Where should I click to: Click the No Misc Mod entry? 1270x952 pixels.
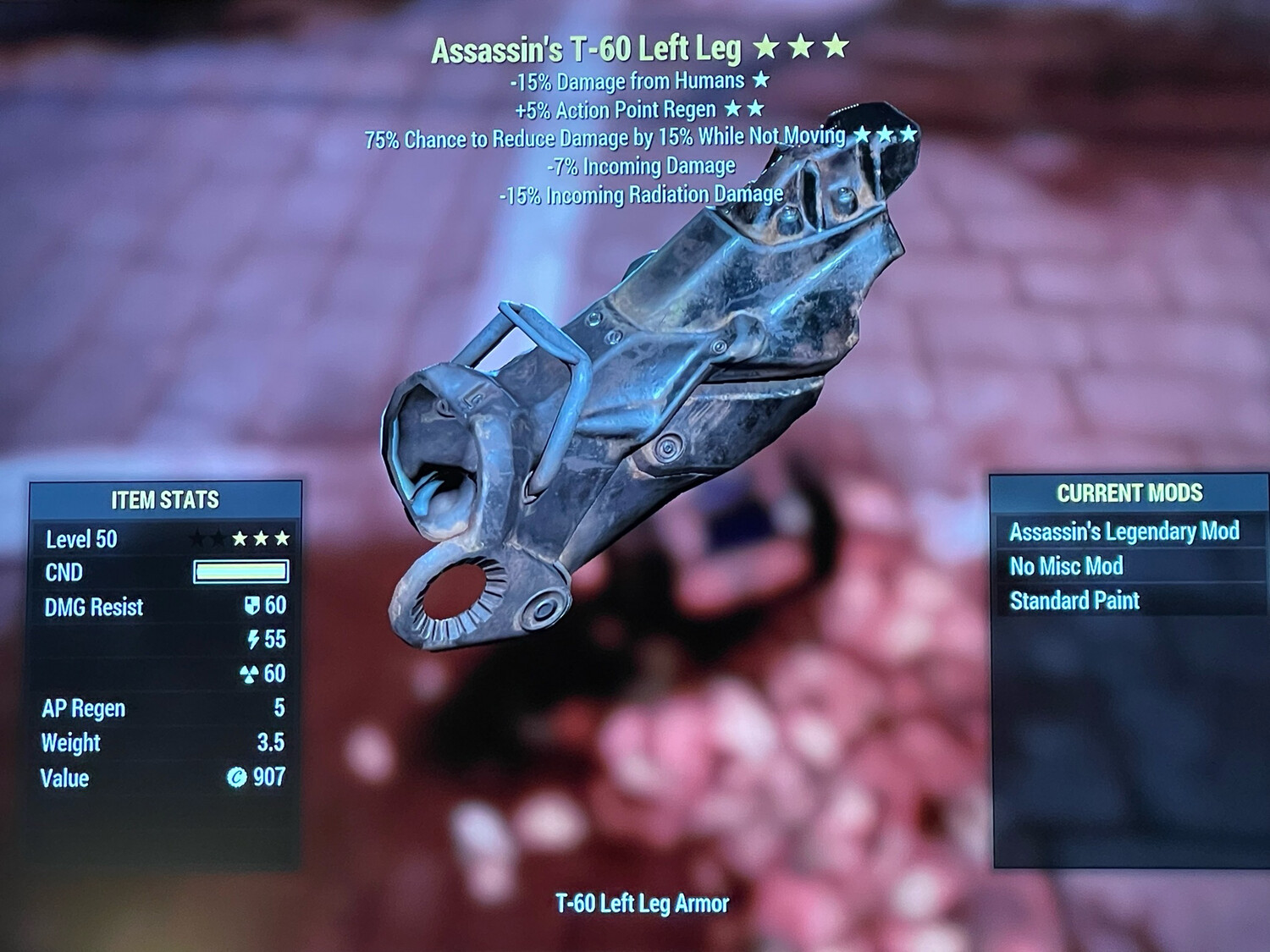pos(1065,566)
